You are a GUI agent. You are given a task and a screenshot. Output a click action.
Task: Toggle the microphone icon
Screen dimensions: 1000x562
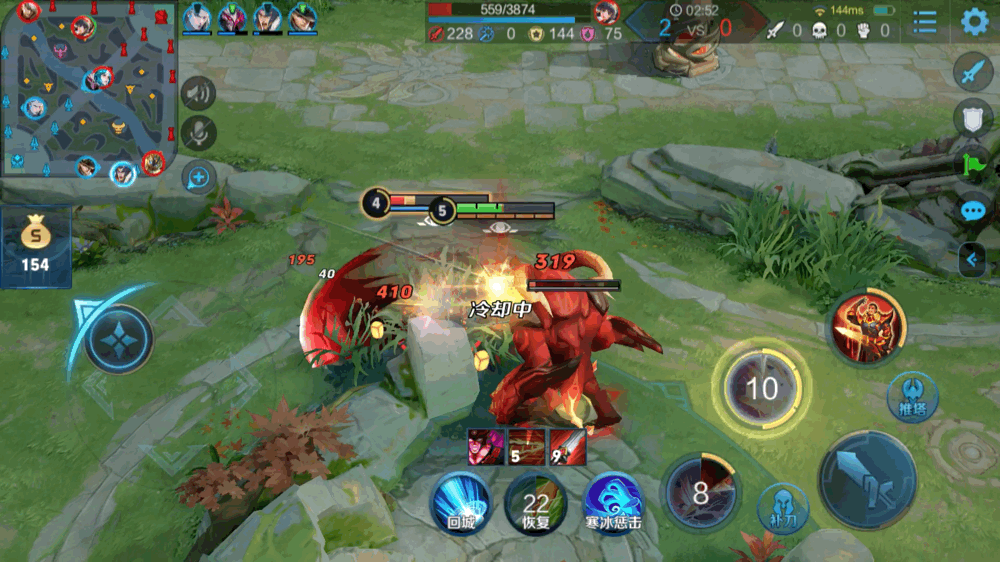pos(198,133)
